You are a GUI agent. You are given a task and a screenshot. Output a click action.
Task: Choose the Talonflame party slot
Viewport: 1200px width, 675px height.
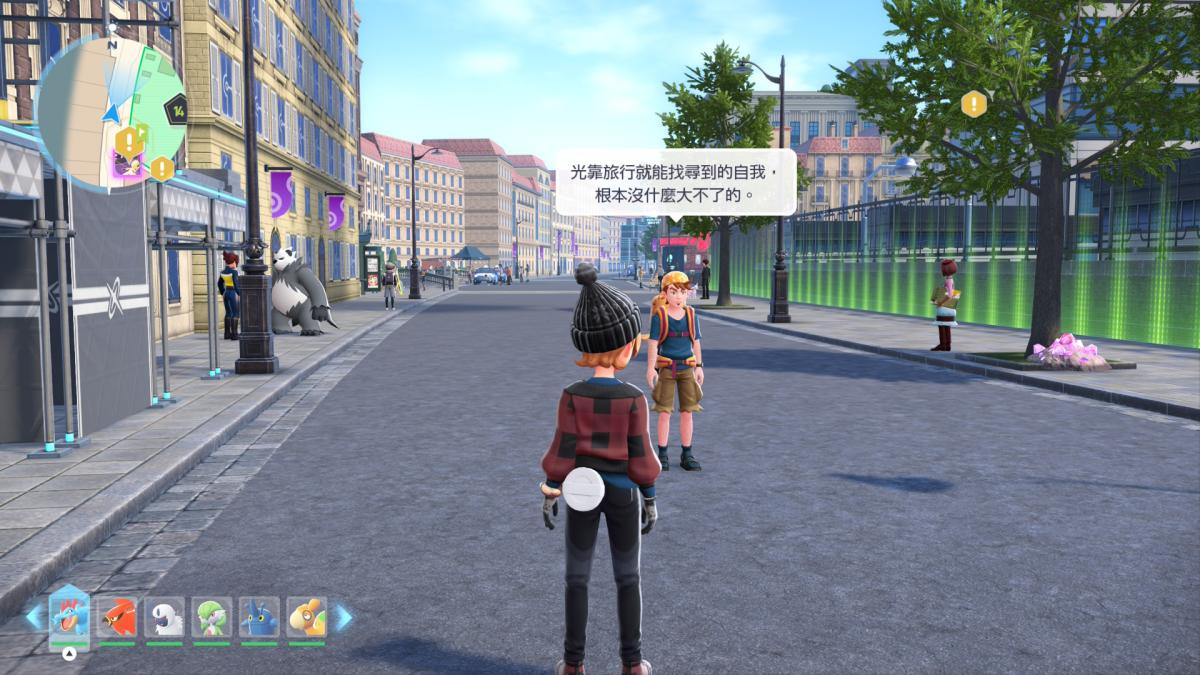pos(117,617)
